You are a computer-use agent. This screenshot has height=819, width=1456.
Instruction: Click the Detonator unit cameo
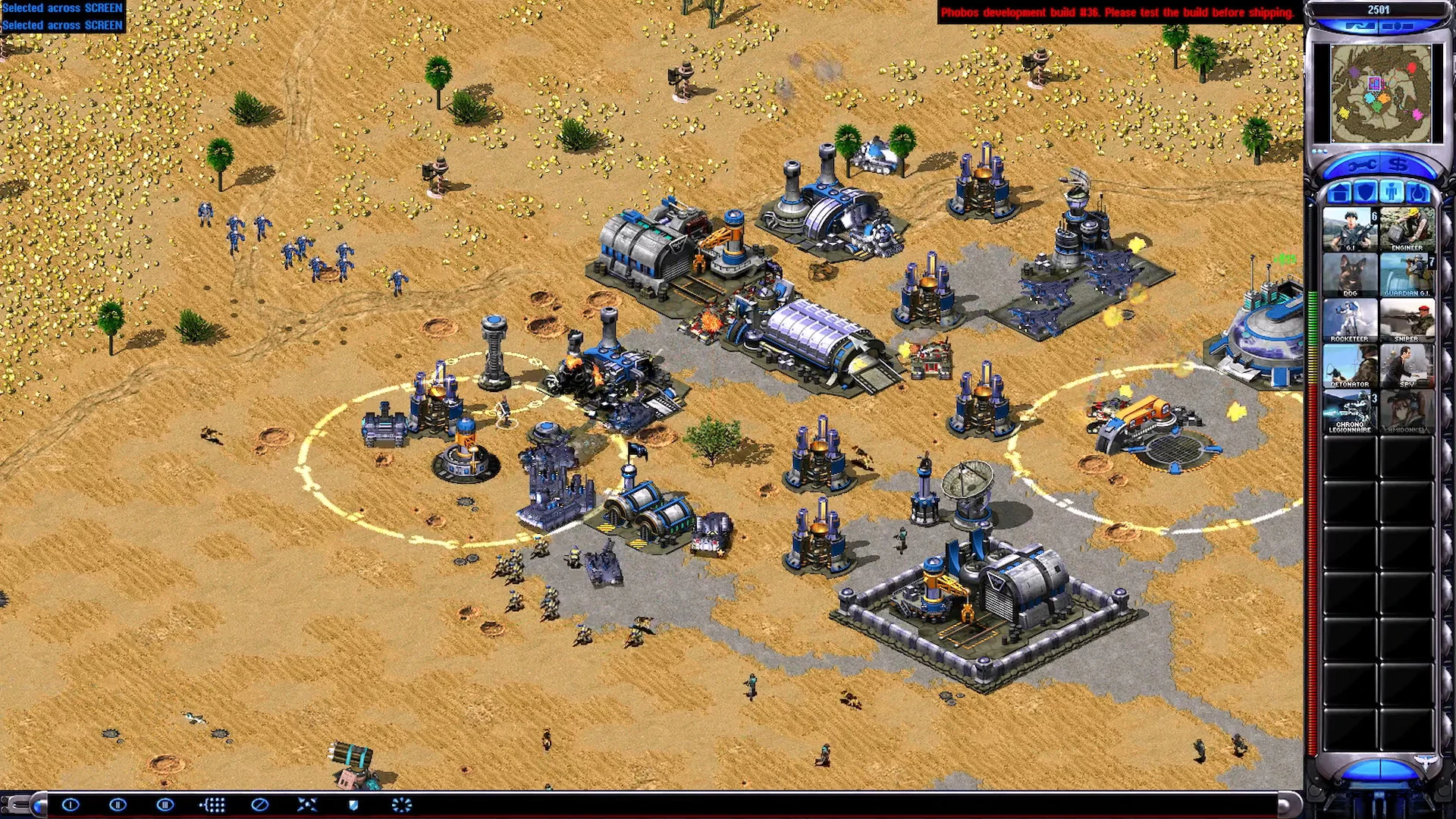point(1350,366)
